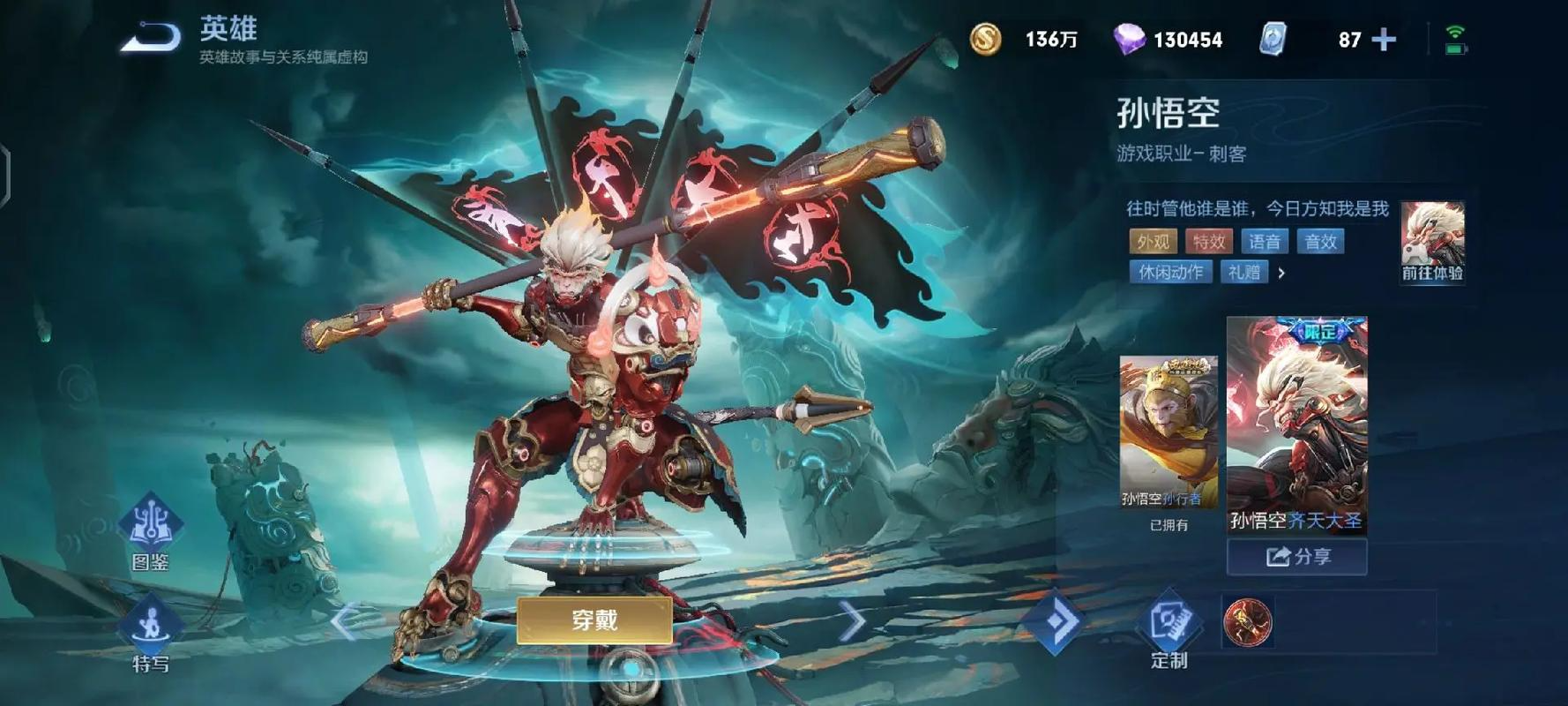This screenshot has height=706, width=1568.
Task: Choose the 休闲动作 idle action tag
Action: click(x=1170, y=272)
